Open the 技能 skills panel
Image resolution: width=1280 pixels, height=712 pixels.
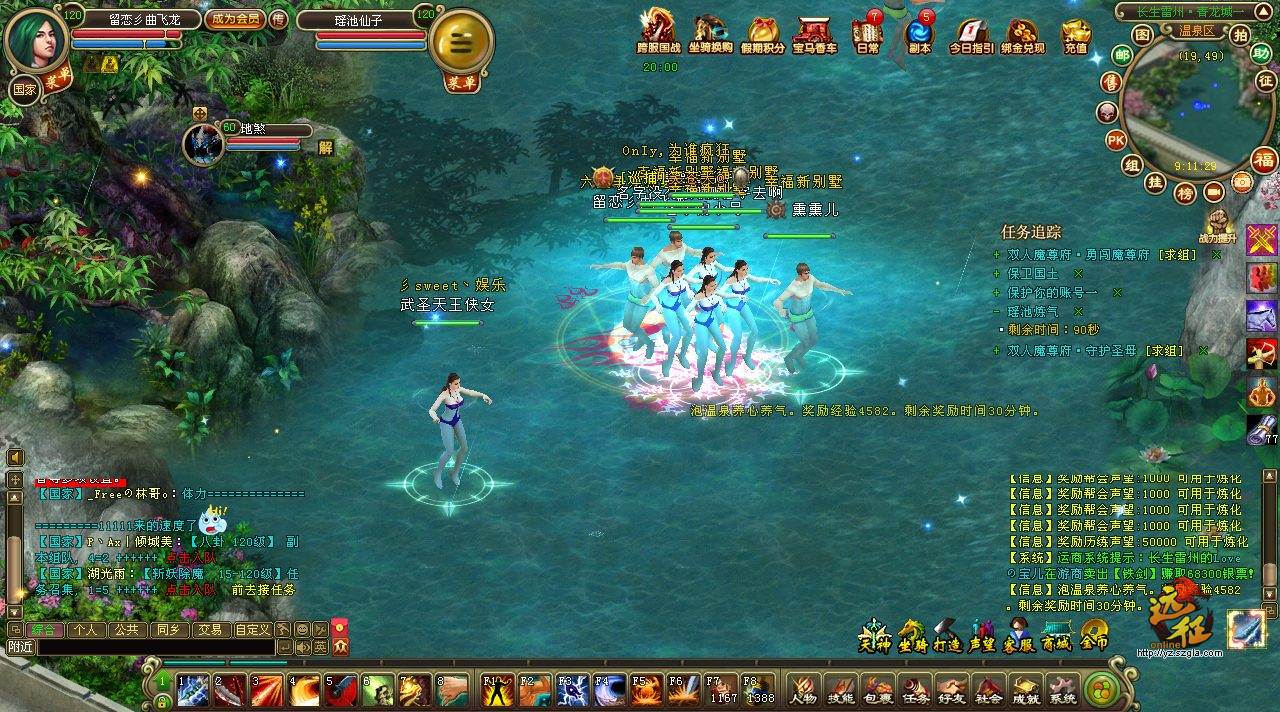click(840, 690)
